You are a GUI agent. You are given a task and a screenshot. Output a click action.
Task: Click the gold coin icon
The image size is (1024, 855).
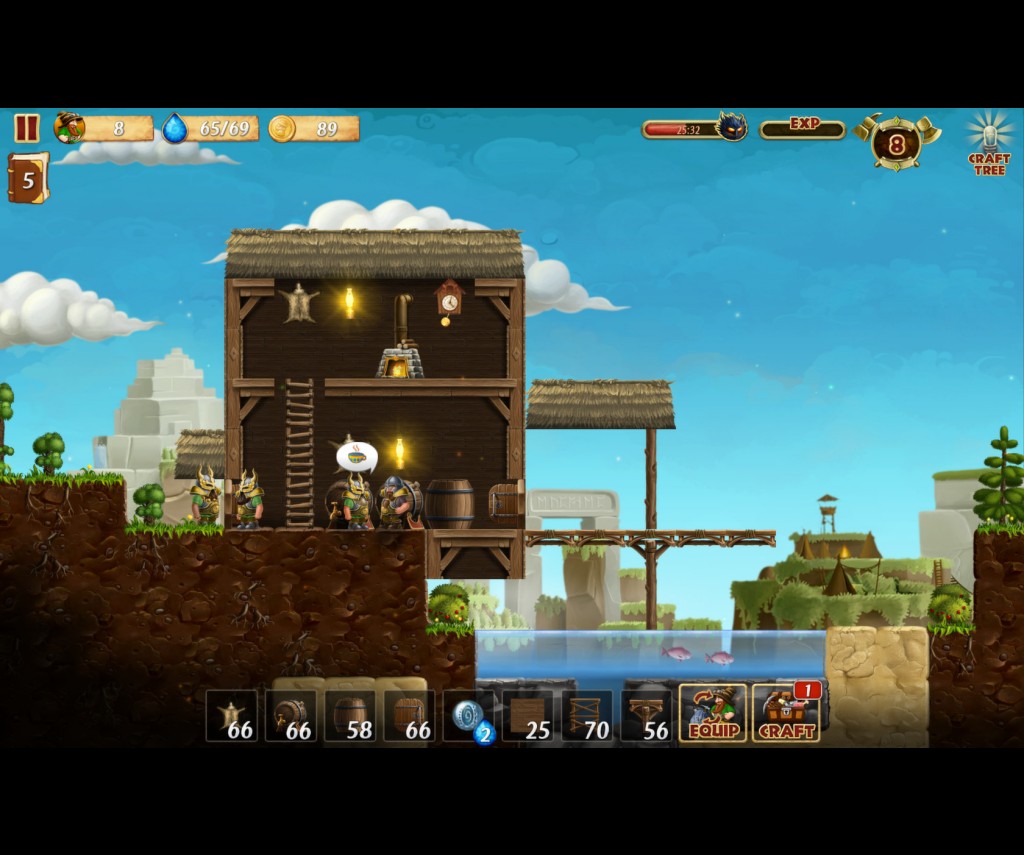tap(282, 128)
